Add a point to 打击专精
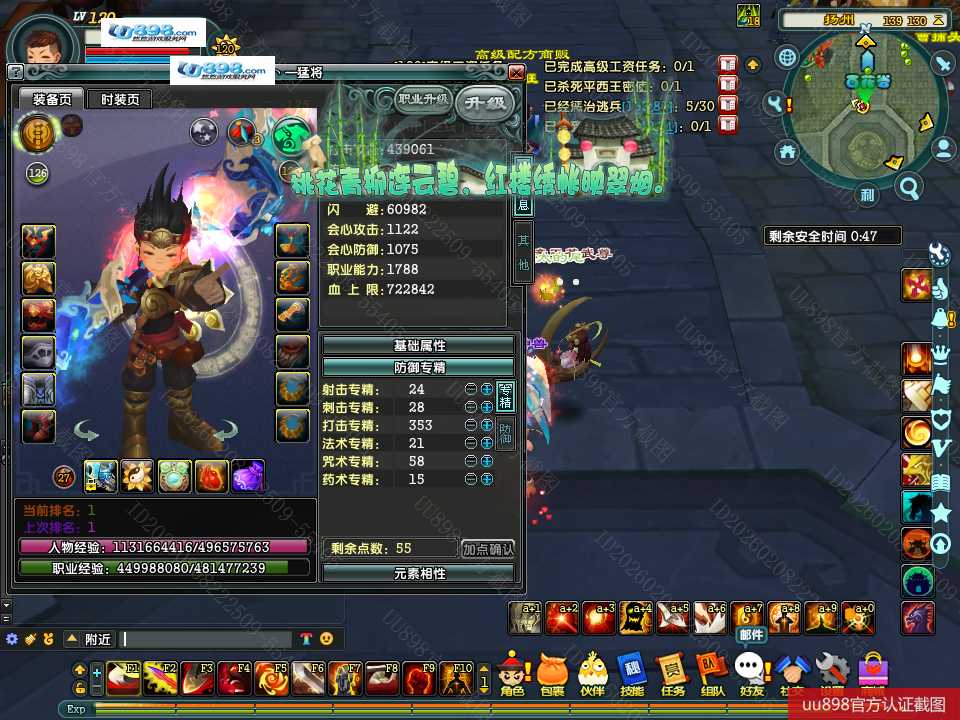The width and height of the screenshot is (960, 720). pyautogui.click(x=487, y=425)
